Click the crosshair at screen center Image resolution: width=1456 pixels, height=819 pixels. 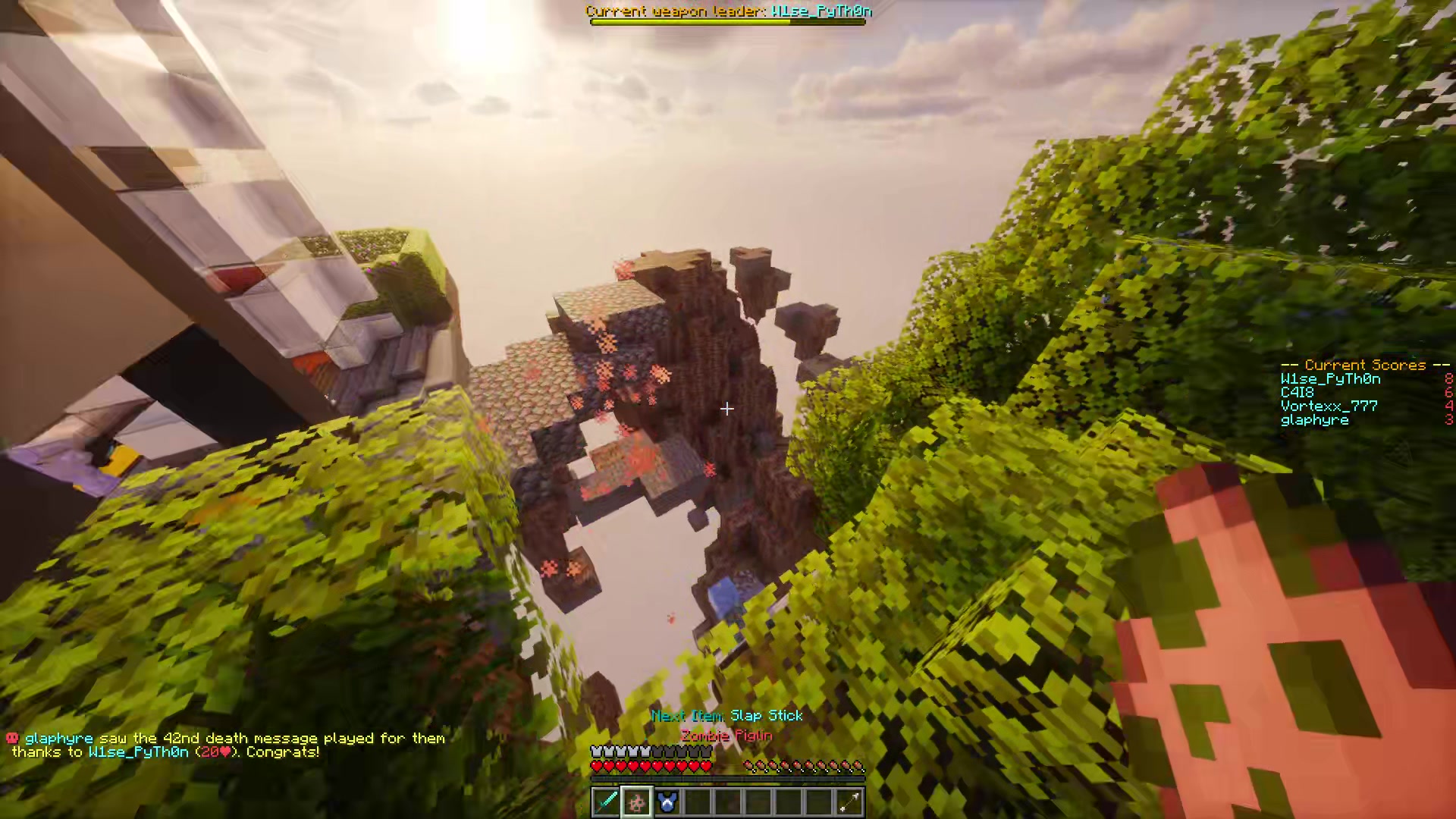[726, 409]
